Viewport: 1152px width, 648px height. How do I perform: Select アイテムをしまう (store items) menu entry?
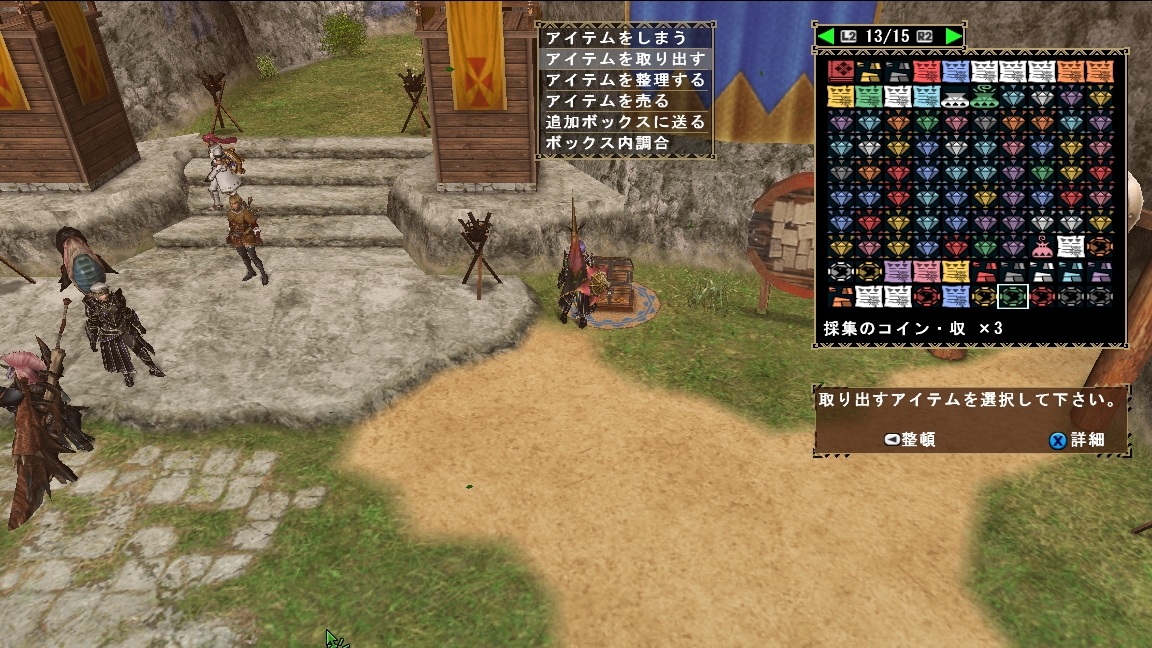(616, 38)
